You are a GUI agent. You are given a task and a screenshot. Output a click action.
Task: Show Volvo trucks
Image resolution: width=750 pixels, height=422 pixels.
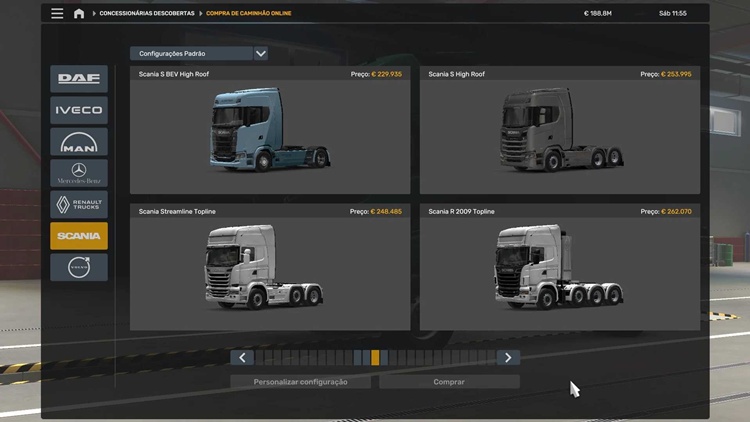click(x=79, y=267)
